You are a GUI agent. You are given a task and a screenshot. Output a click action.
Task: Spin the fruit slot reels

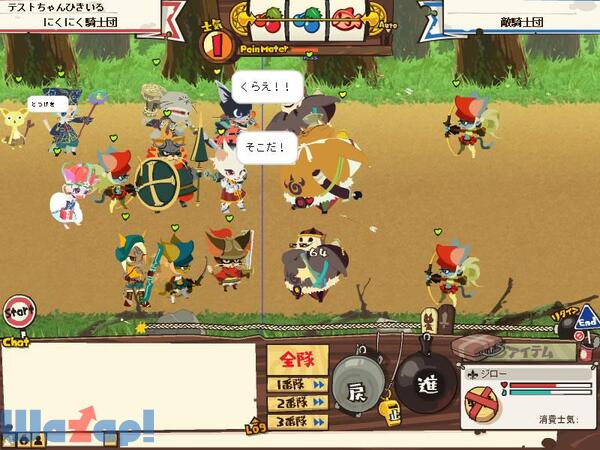[x=298, y=17]
